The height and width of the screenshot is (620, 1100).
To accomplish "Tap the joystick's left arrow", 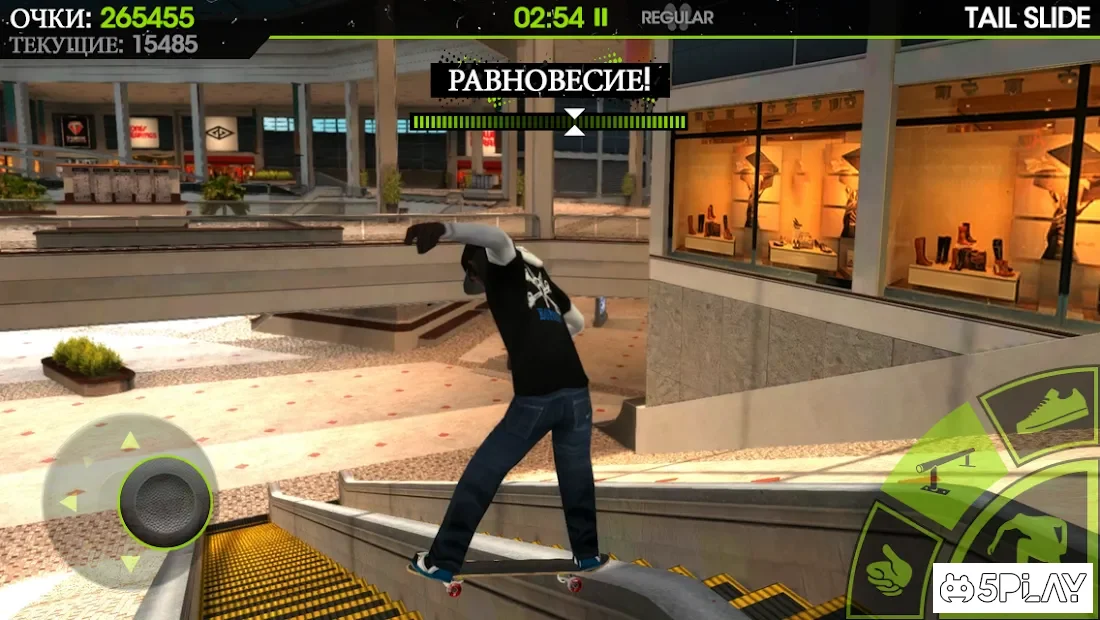I will tap(68, 502).
